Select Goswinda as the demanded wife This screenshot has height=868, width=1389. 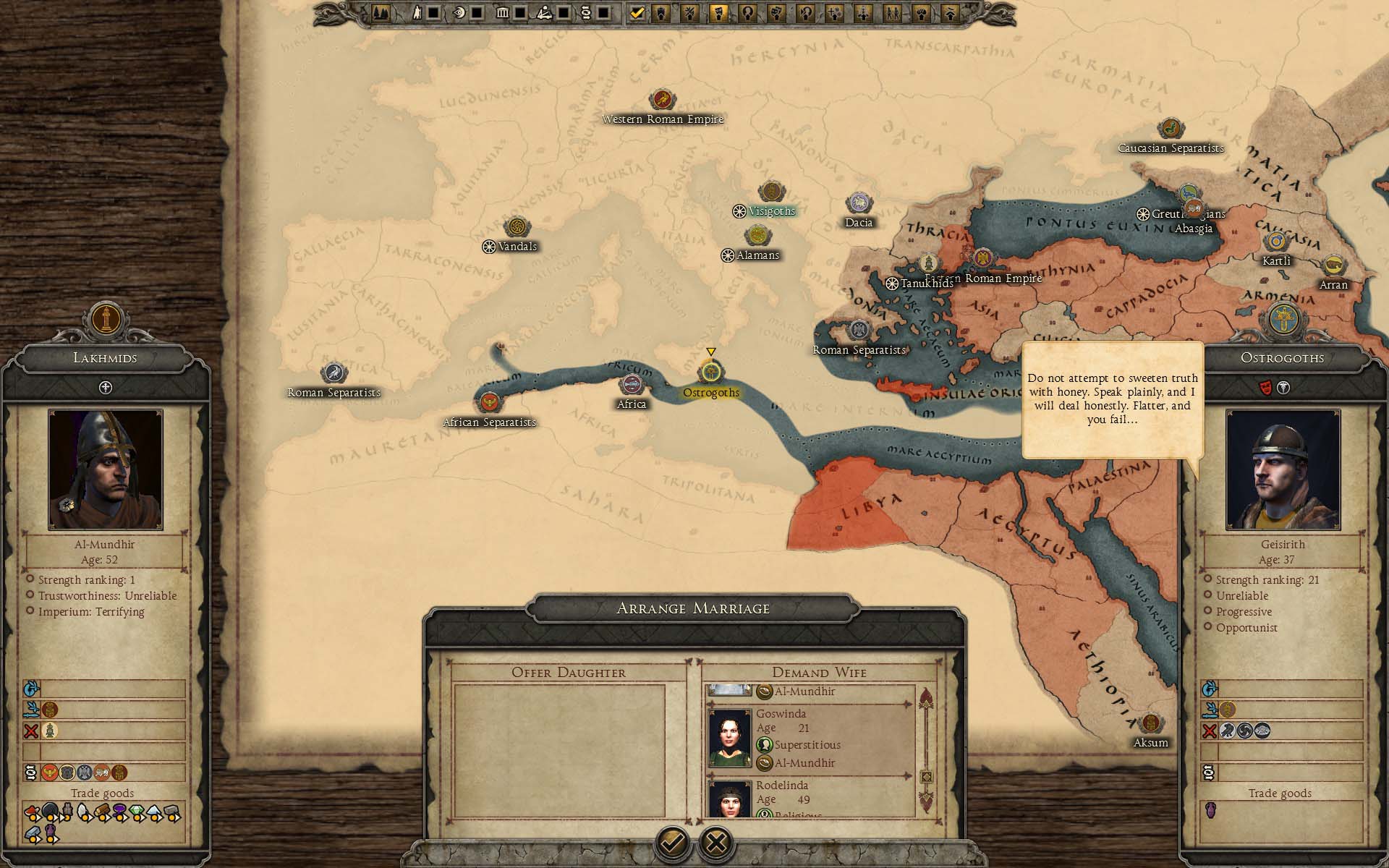click(x=810, y=738)
